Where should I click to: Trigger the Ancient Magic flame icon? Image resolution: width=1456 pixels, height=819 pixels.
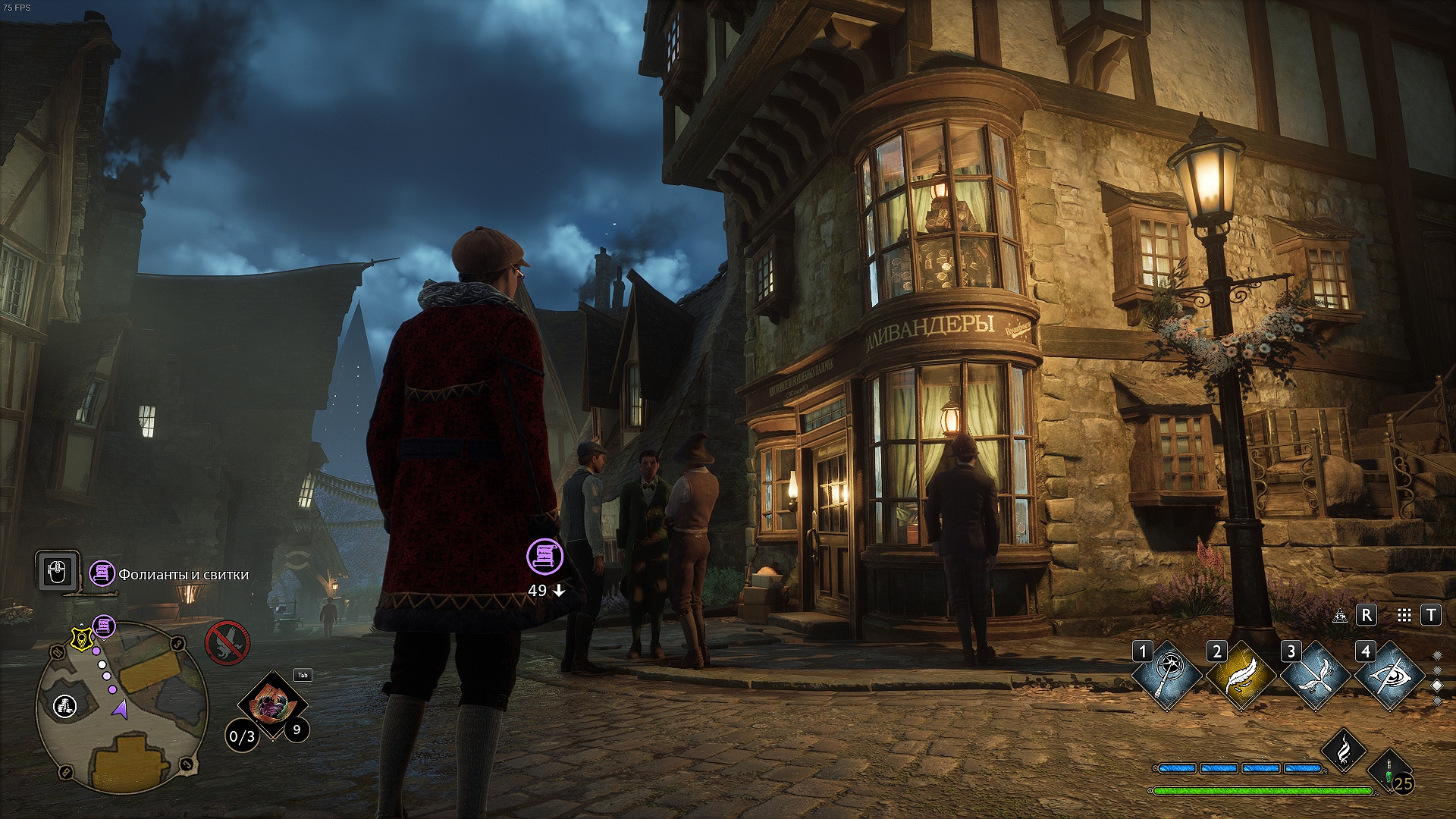[x=1343, y=749]
